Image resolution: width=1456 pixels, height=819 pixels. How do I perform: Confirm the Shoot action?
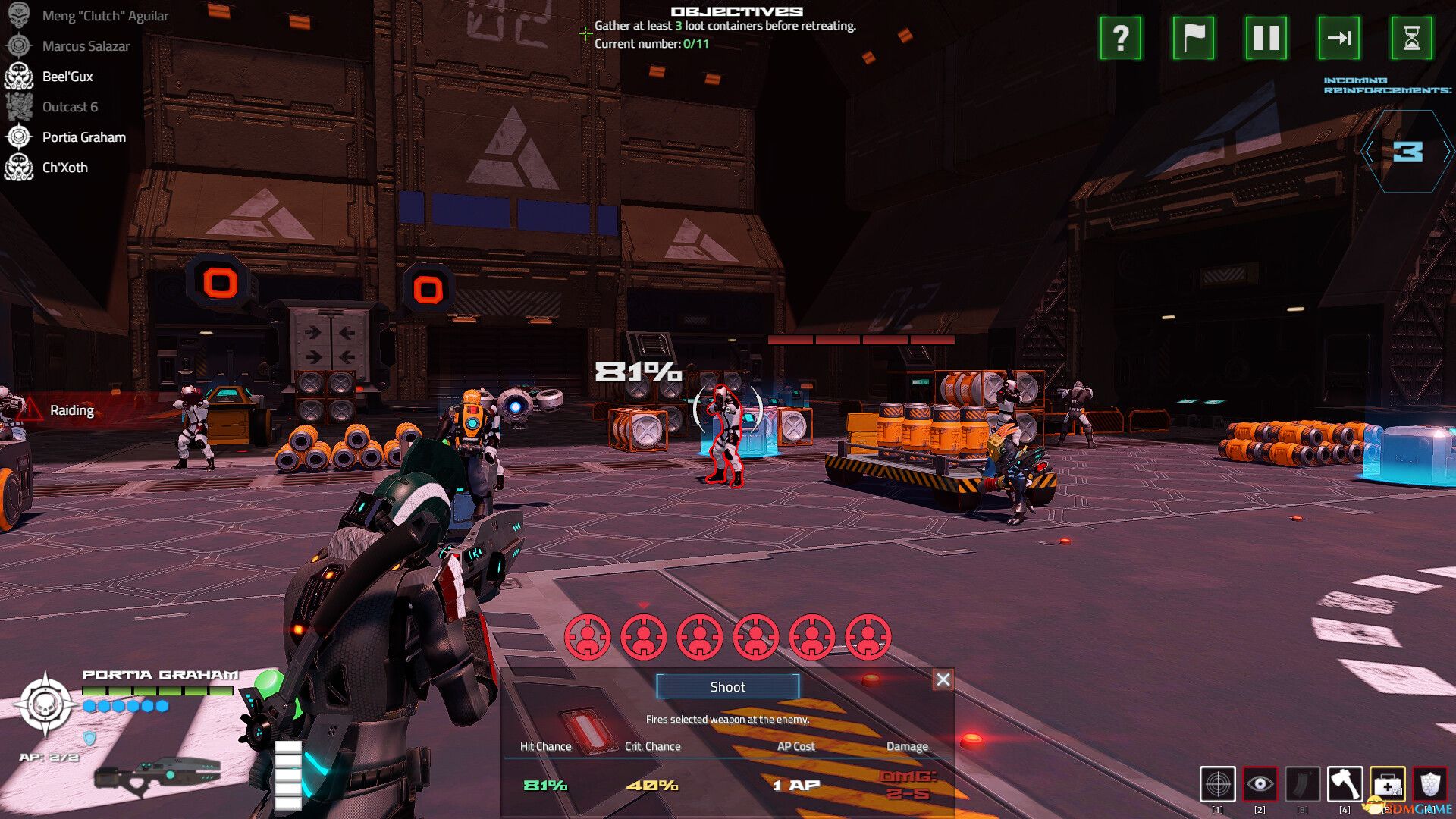[727, 686]
